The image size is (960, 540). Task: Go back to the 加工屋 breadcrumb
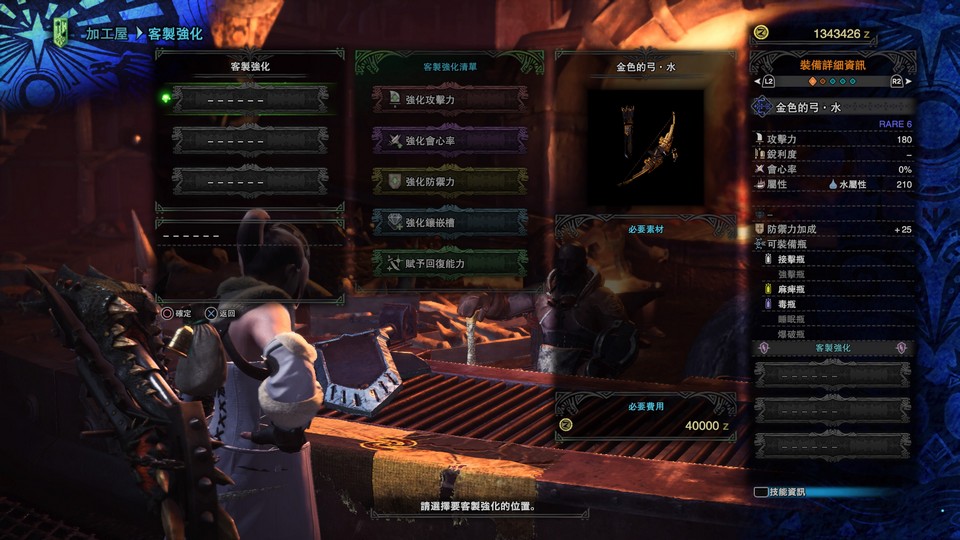tap(108, 33)
